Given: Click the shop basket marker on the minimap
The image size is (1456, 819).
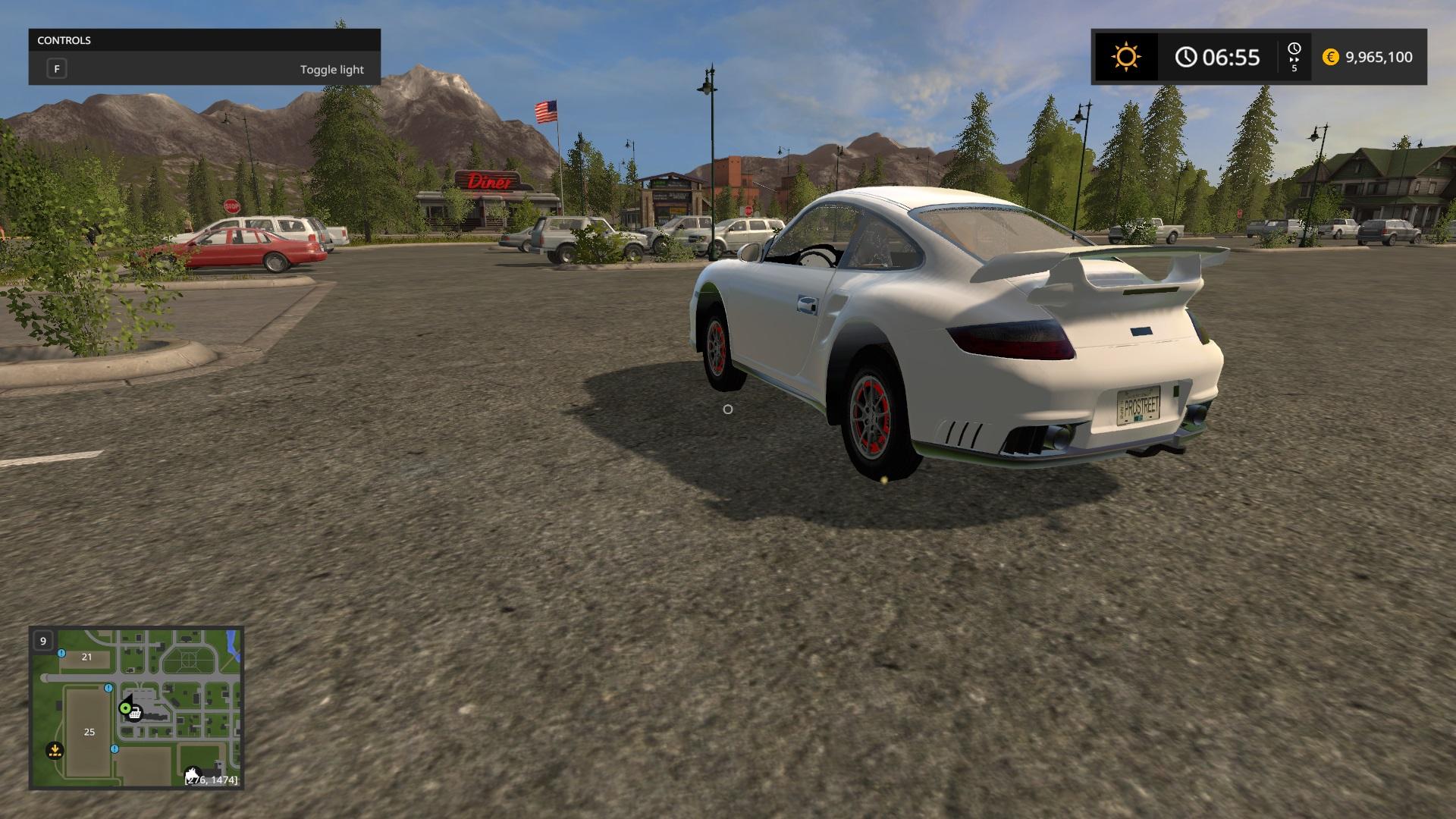Looking at the screenshot, I should (x=135, y=714).
